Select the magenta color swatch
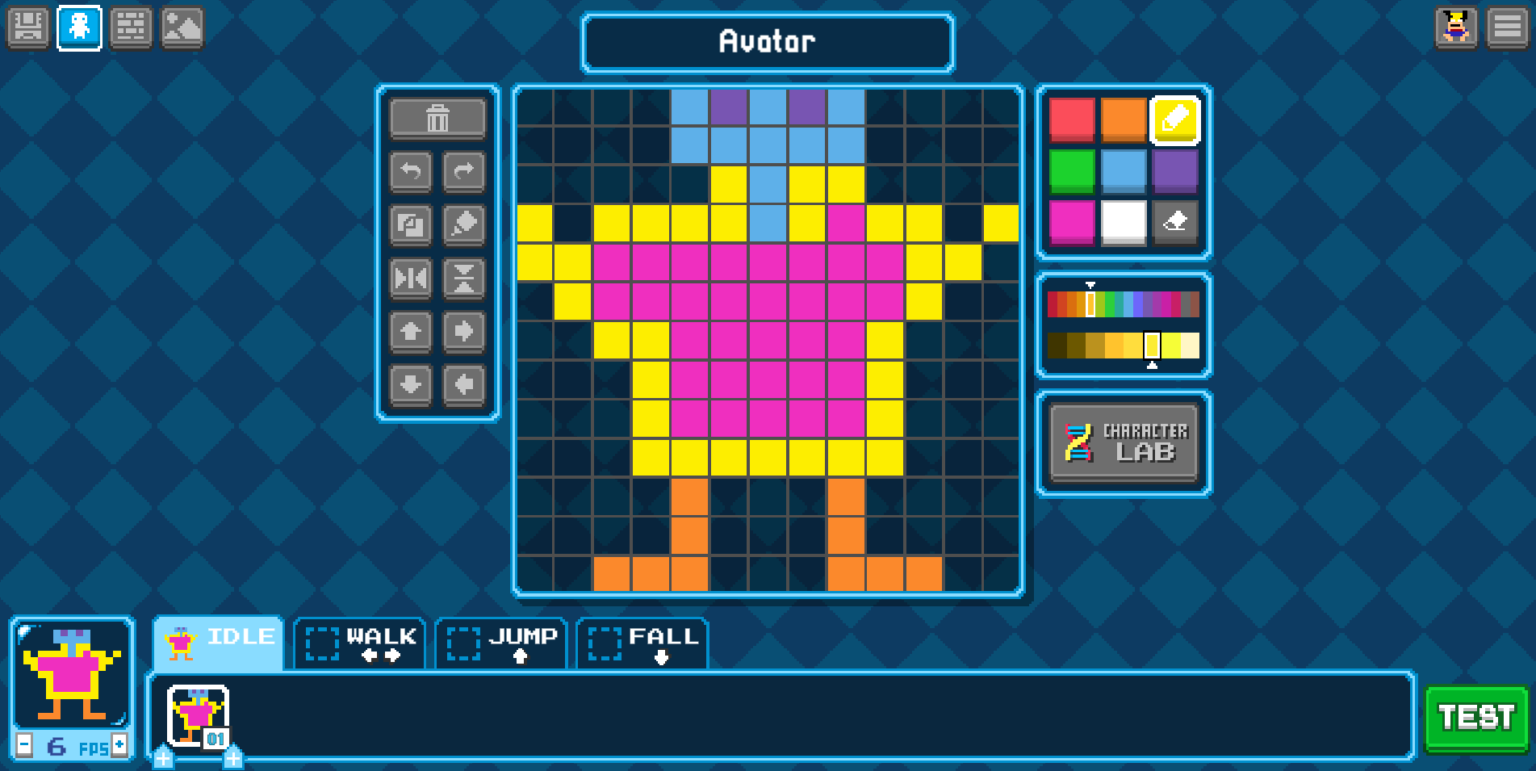 click(1071, 221)
